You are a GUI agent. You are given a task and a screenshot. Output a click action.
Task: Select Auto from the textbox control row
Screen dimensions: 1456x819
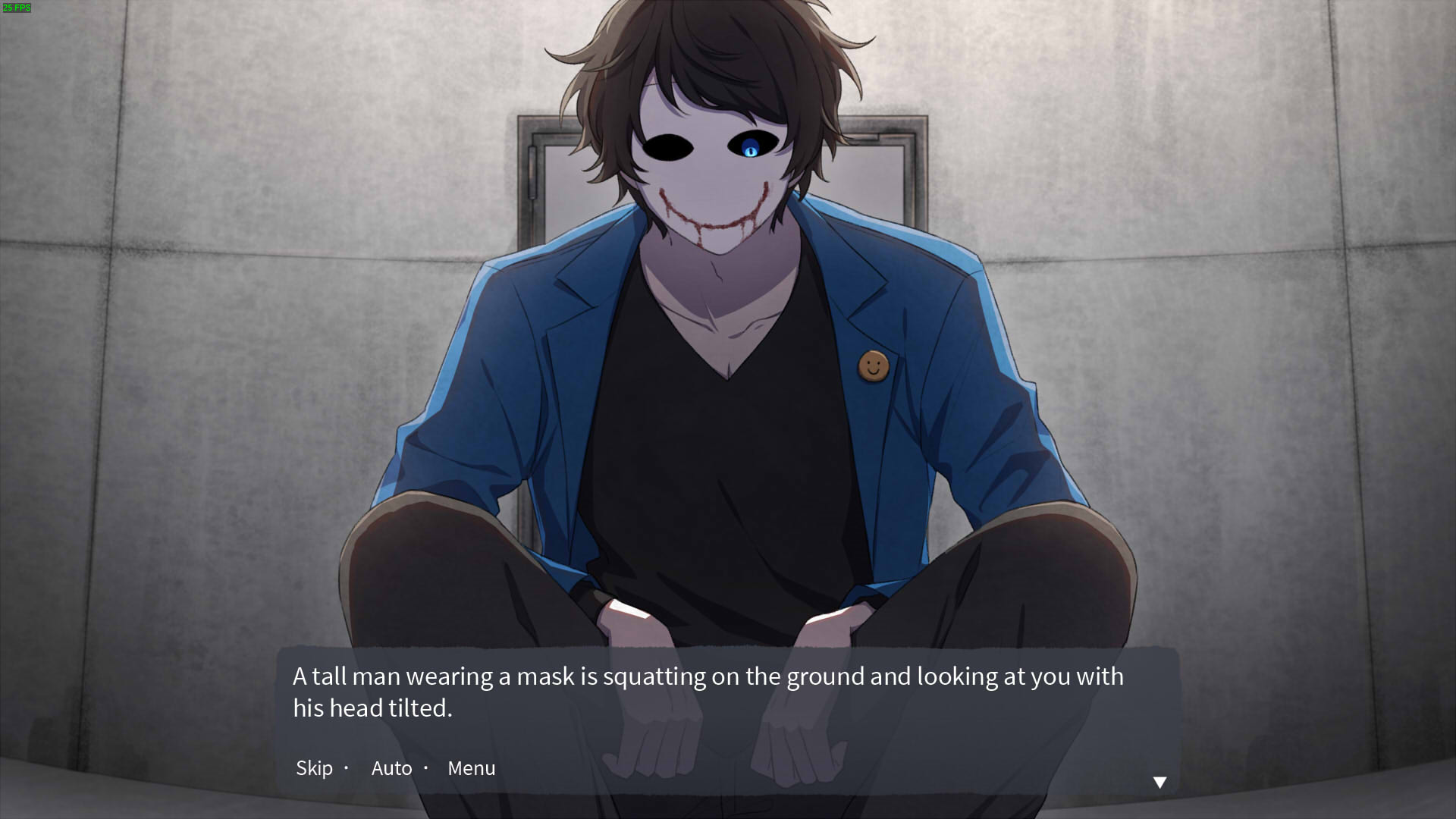(391, 768)
